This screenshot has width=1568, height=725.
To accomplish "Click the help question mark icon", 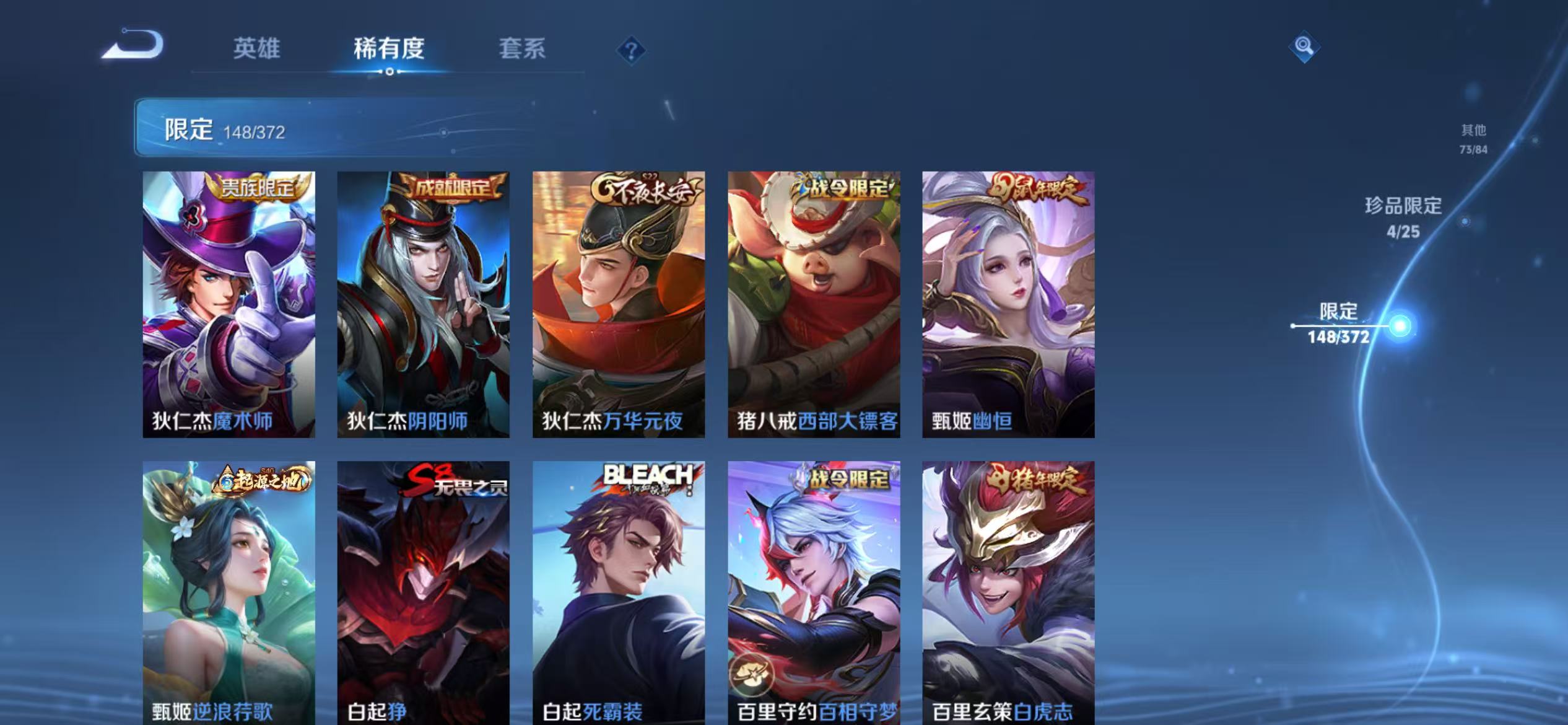I will pos(632,51).
